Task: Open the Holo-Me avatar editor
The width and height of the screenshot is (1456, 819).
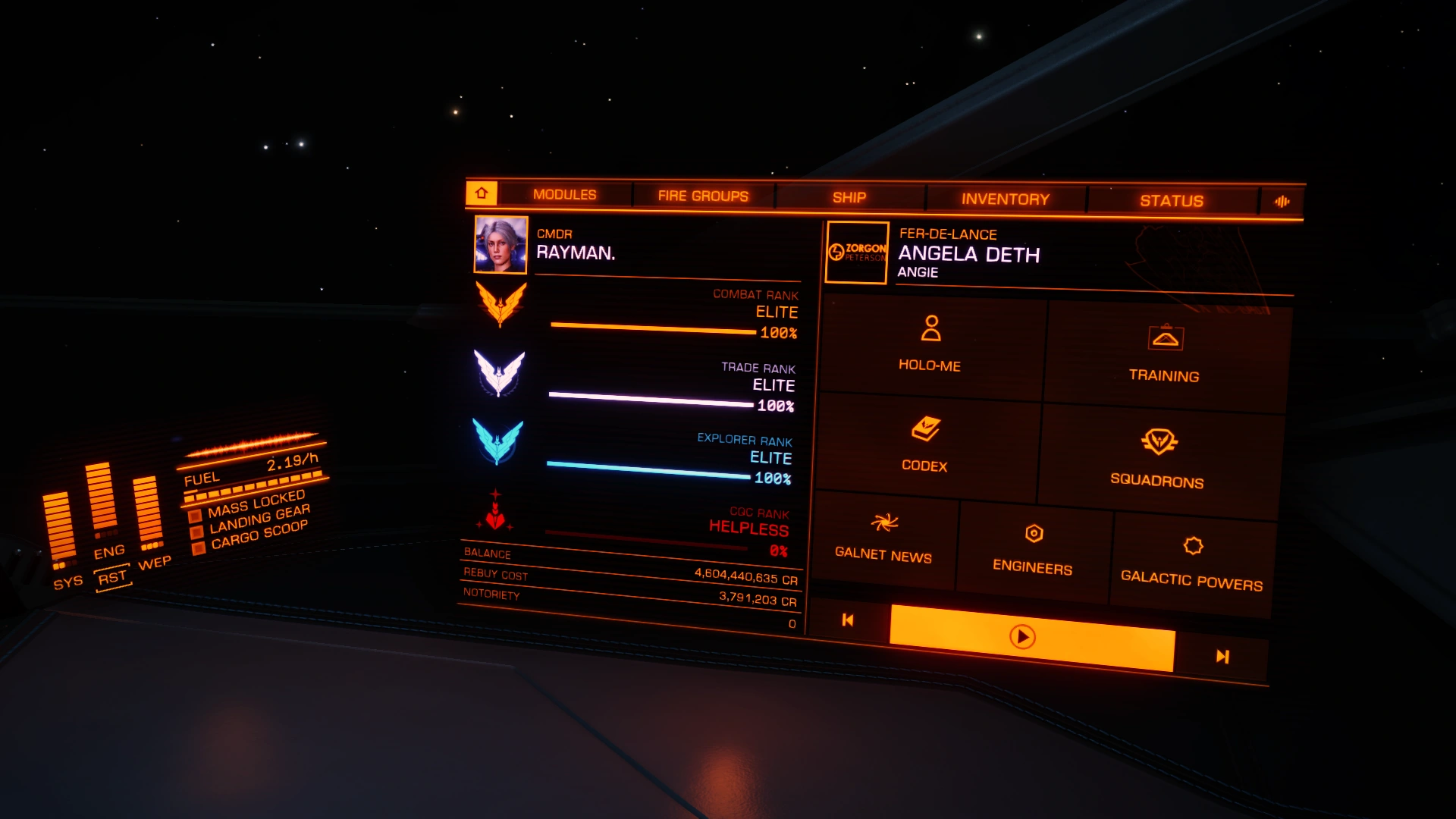Action: coord(929,349)
